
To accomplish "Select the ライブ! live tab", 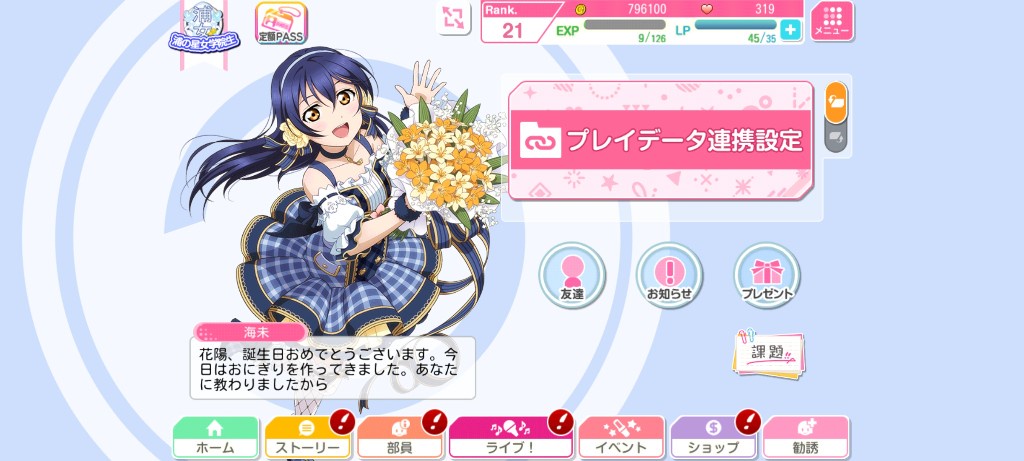I will (x=510, y=438).
